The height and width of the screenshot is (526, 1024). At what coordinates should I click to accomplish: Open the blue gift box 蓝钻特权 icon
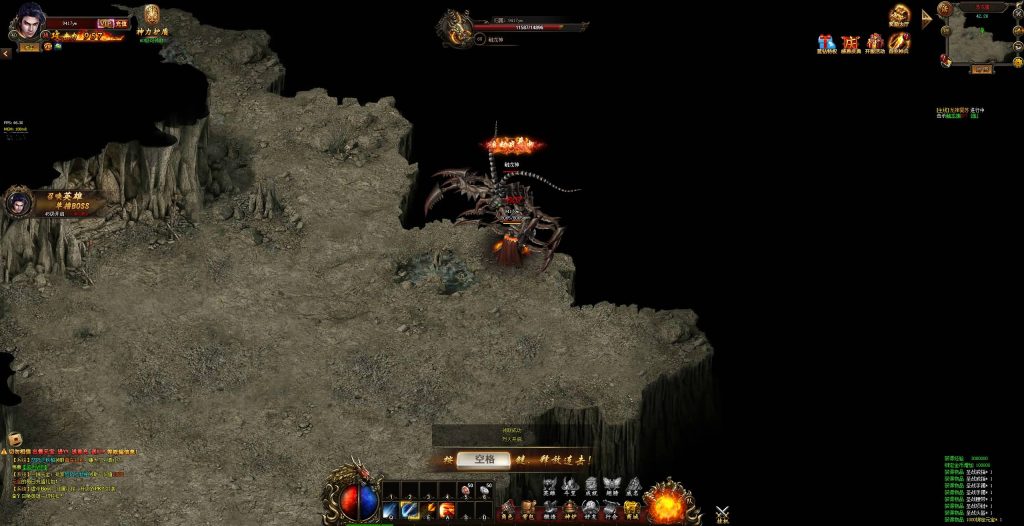coord(826,43)
